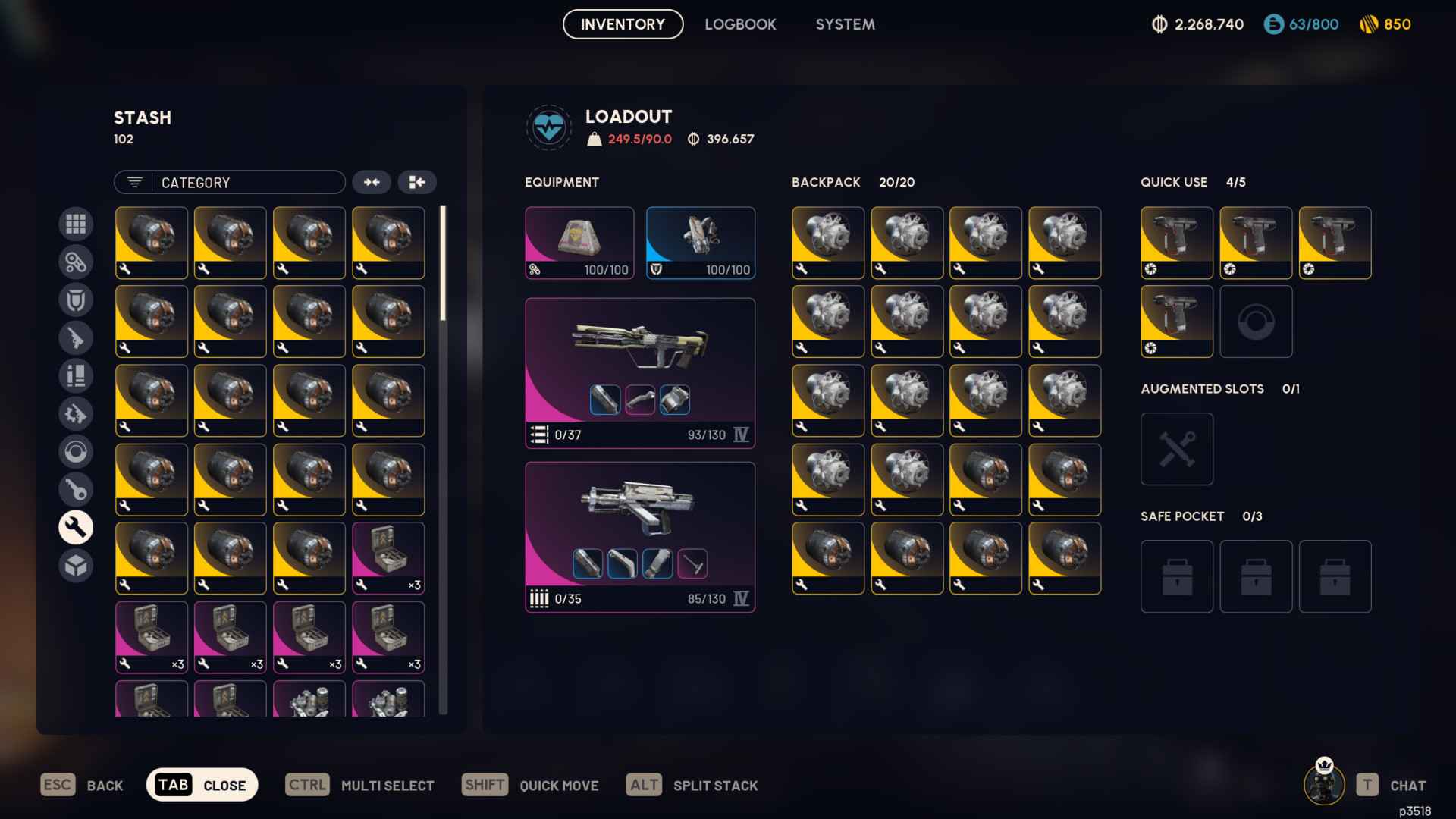Click the CHAT button at bottom right

pos(1407,785)
